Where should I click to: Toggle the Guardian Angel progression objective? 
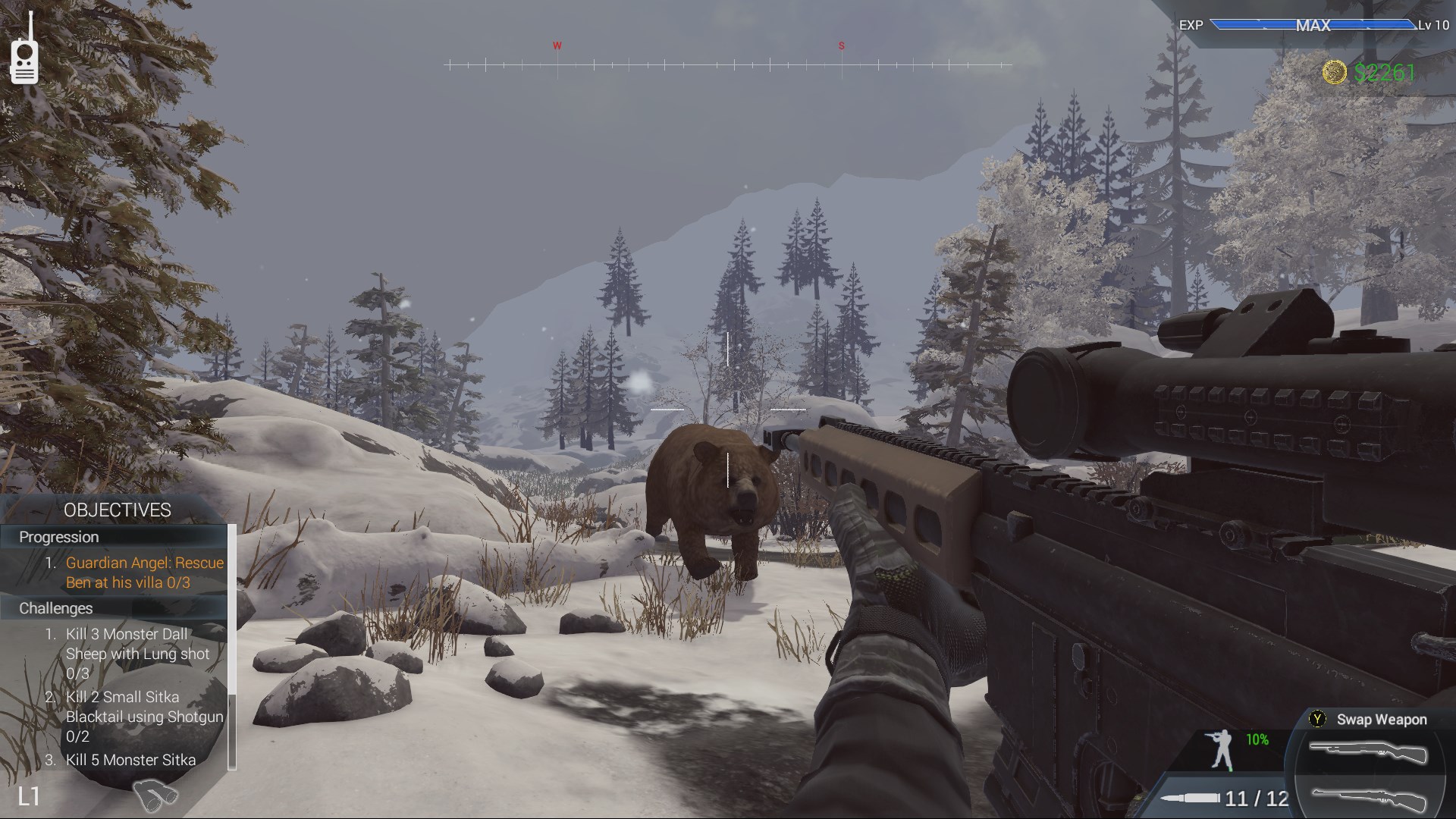144,573
